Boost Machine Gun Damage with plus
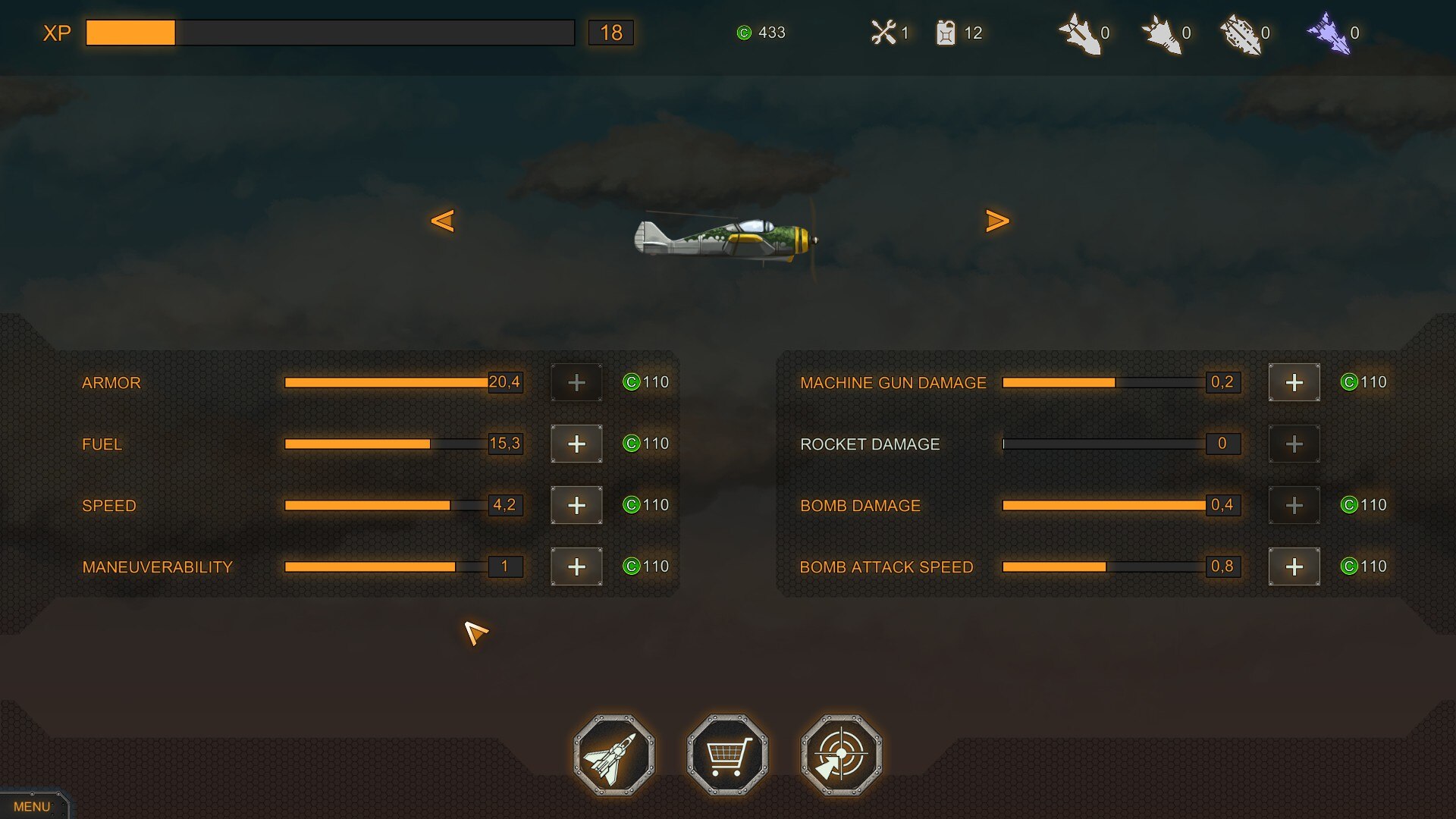 (1294, 382)
